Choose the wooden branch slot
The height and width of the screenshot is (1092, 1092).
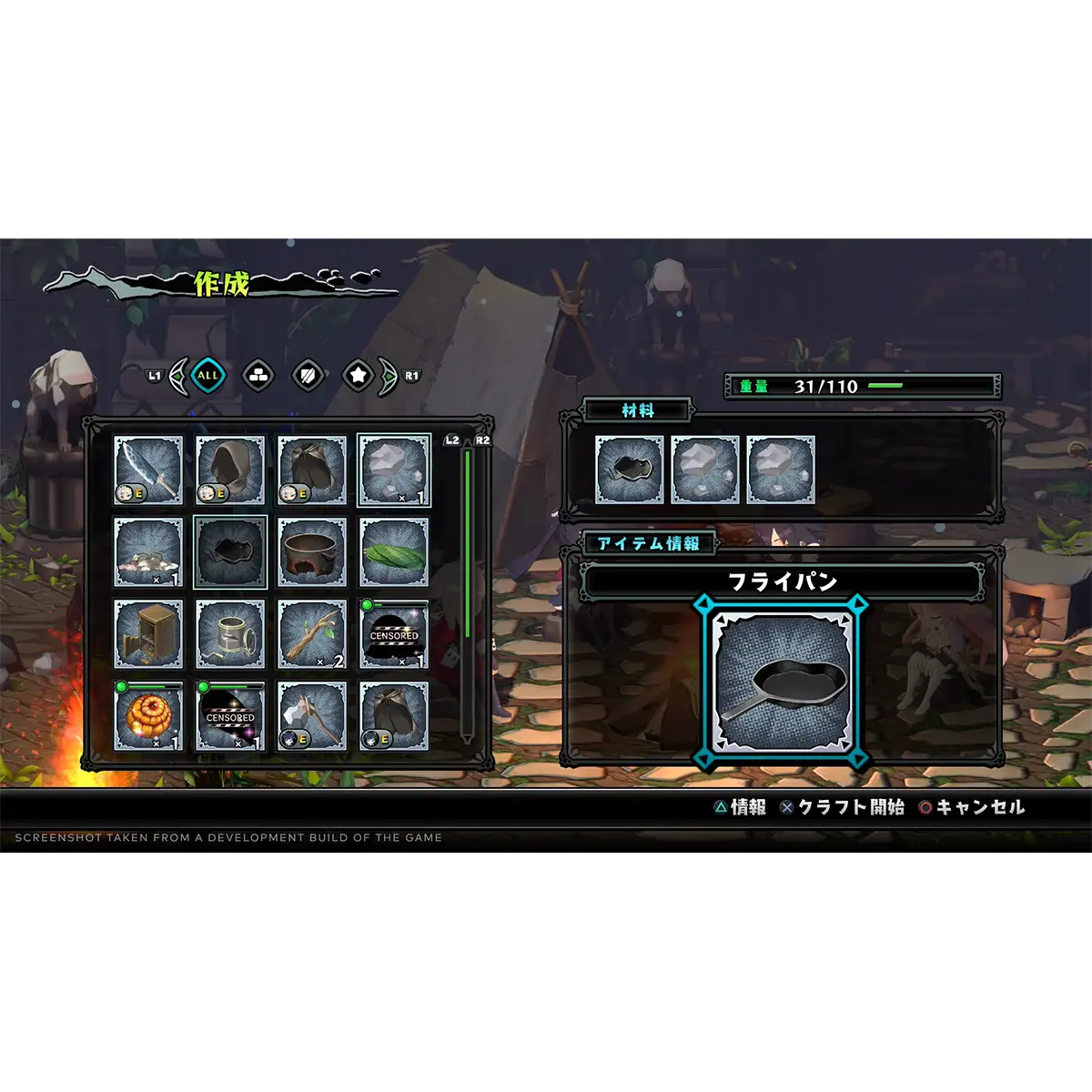click(312, 633)
